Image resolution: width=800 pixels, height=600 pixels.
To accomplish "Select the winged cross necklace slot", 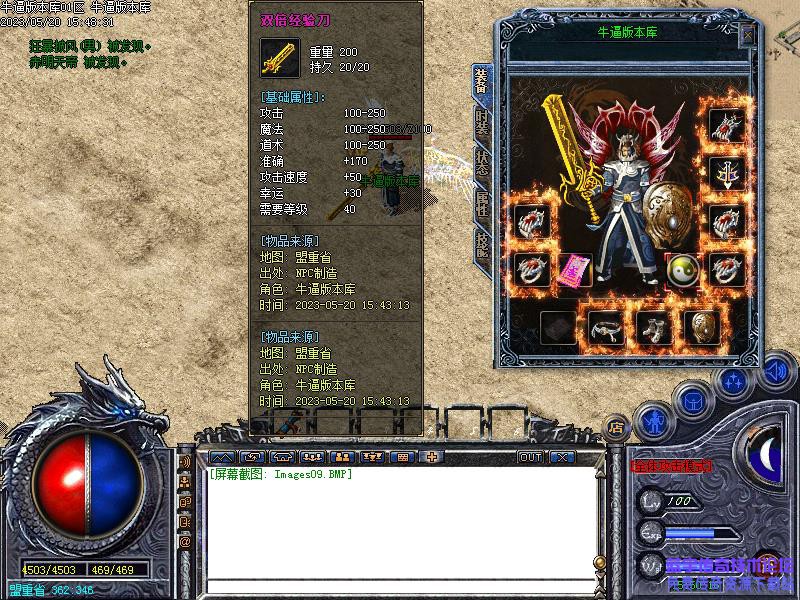I will pos(726,173).
